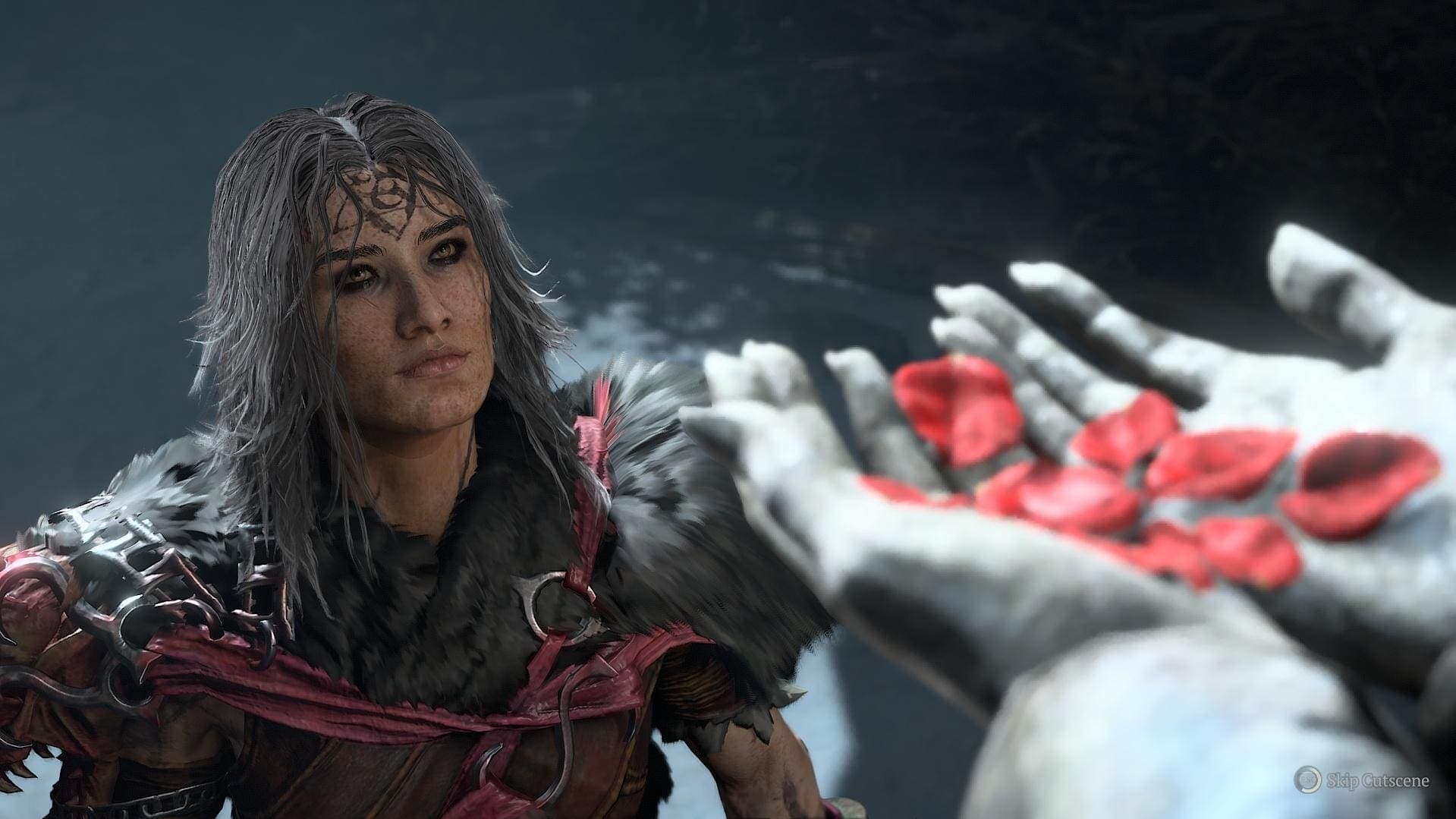Click the character's forehead tattoo

point(376,197)
